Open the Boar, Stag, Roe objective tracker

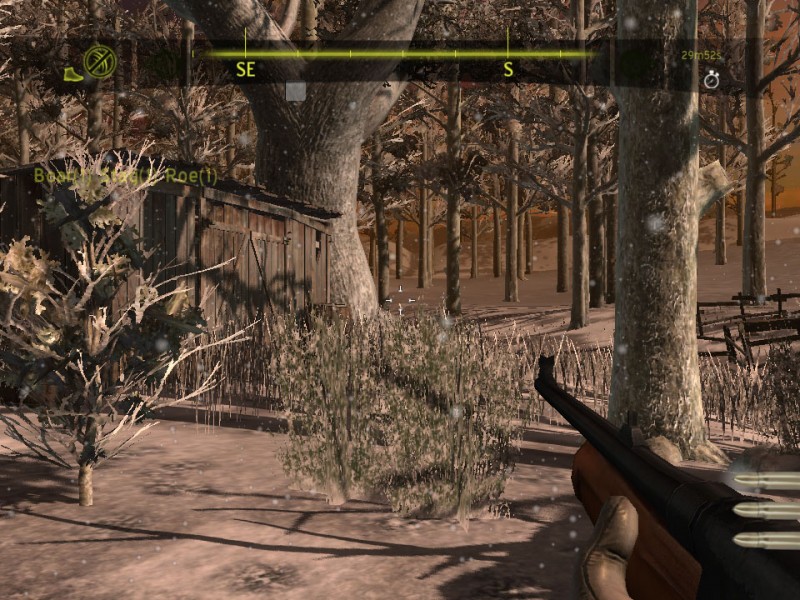[x=125, y=176]
